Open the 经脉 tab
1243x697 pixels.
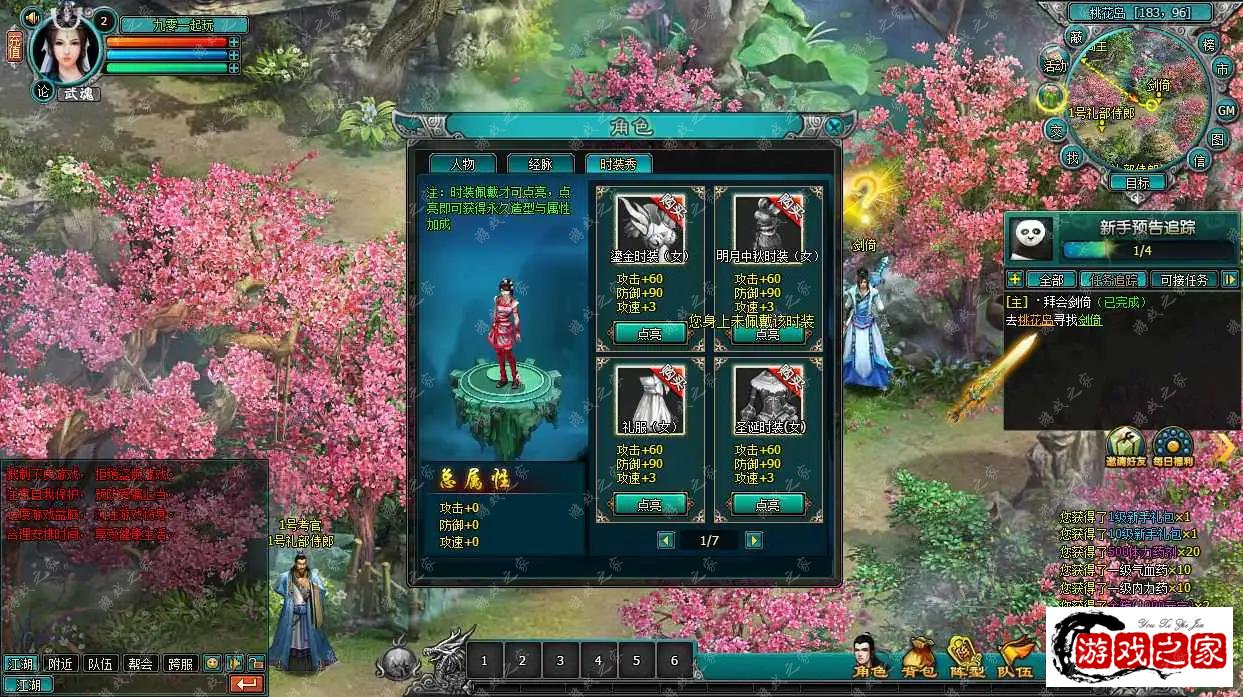[x=540, y=164]
